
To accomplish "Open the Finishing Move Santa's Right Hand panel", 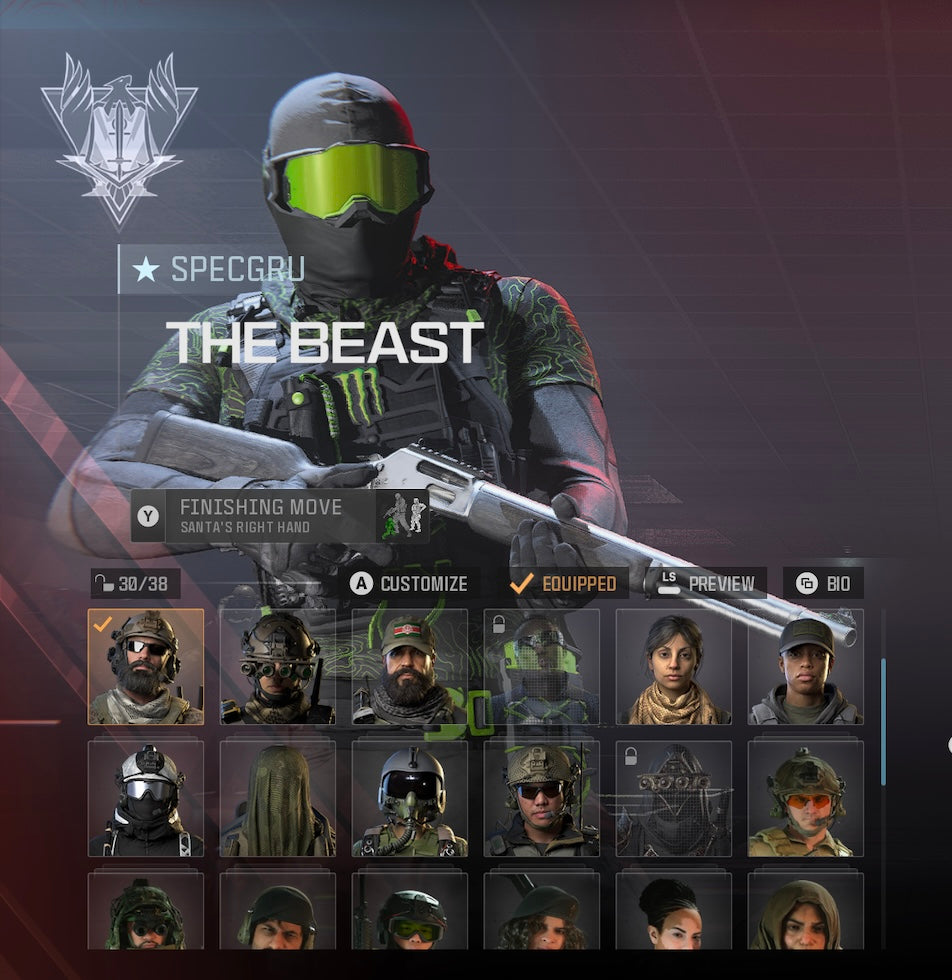I will pyautogui.click(x=280, y=516).
